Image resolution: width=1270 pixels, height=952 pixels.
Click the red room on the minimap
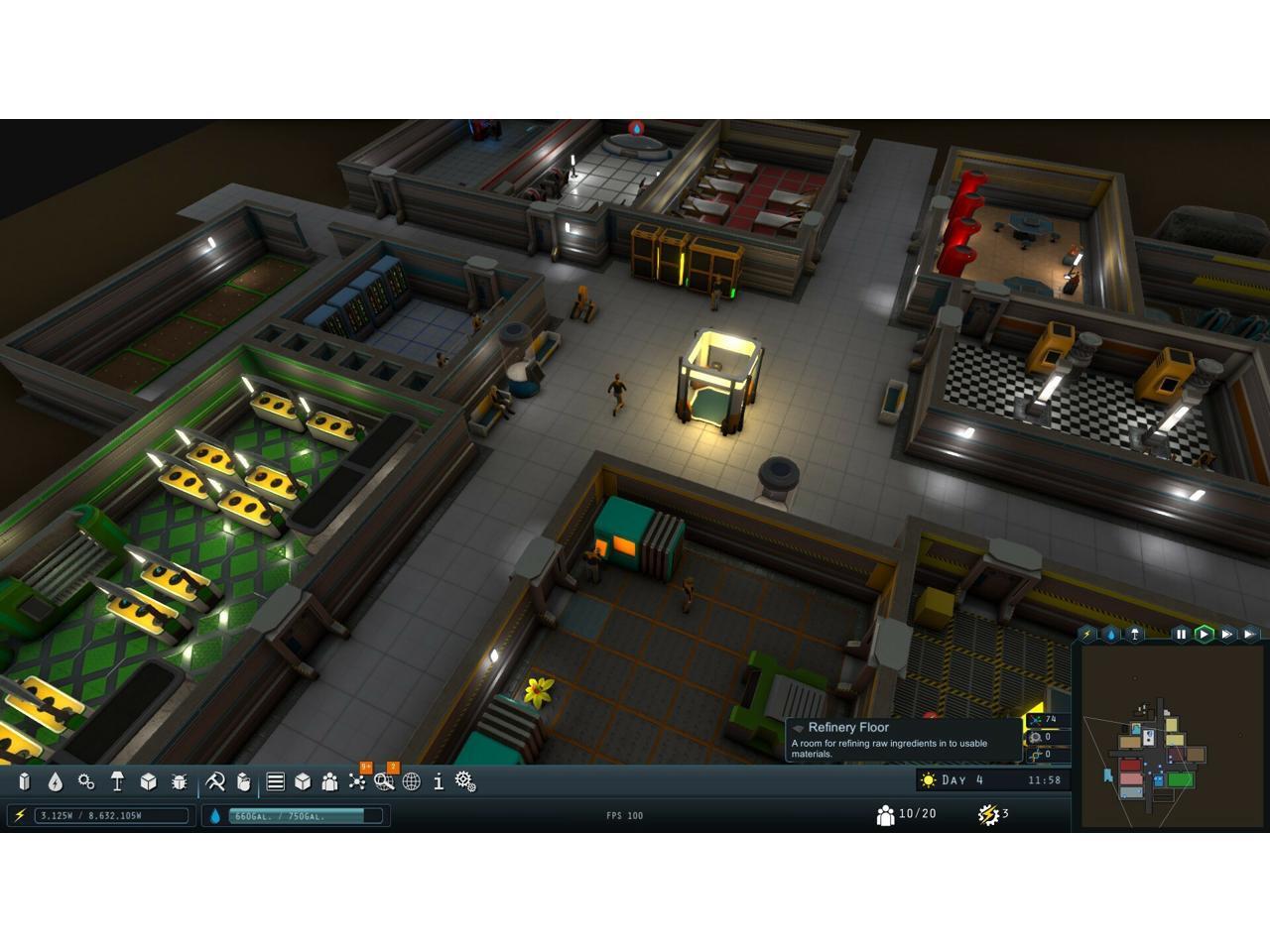point(1130,766)
